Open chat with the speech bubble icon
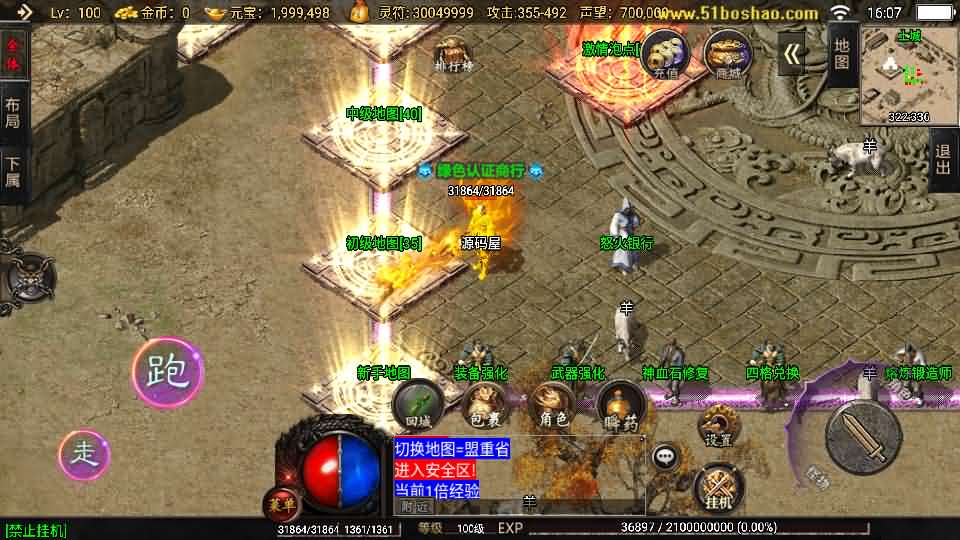960x540 pixels. [665, 458]
